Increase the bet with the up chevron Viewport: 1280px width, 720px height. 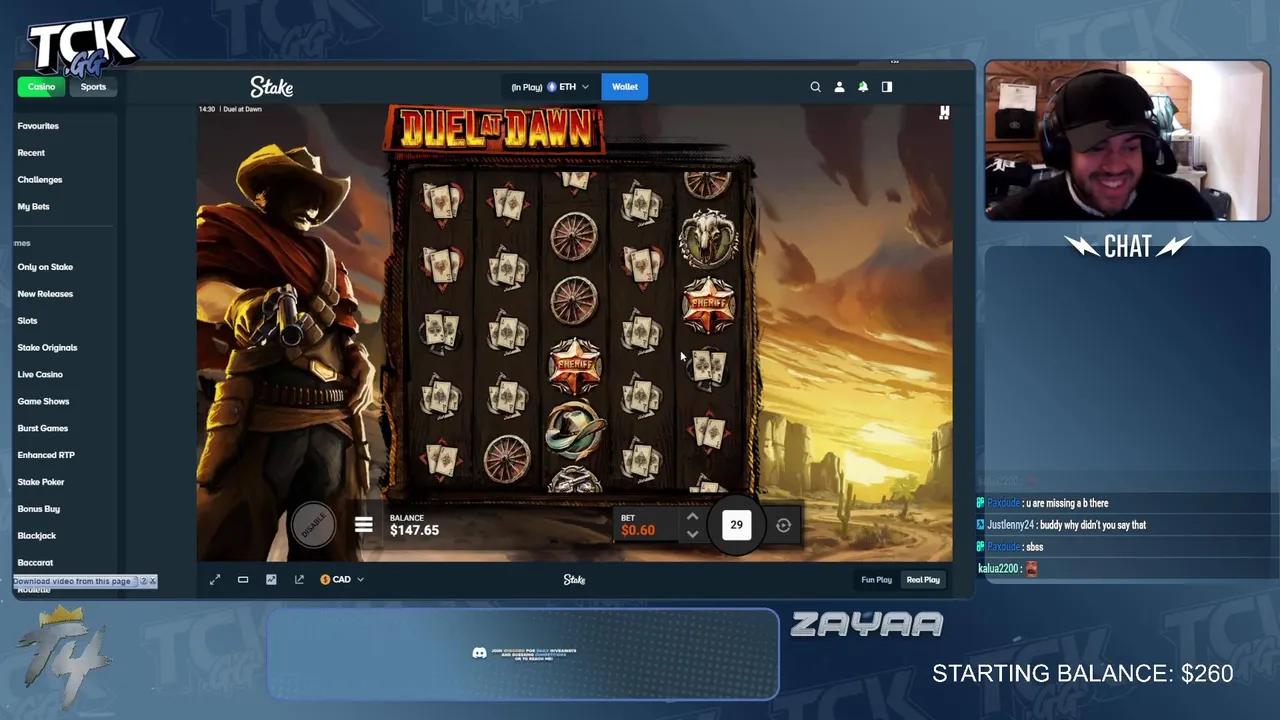(x=692, y=516)
